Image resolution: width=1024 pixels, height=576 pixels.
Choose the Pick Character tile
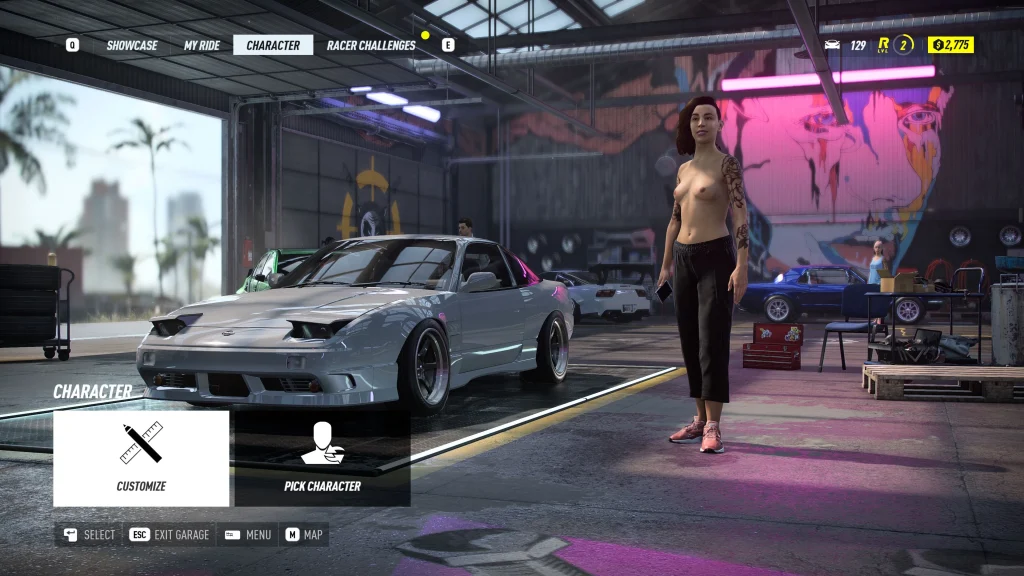(x=322, y=458)
